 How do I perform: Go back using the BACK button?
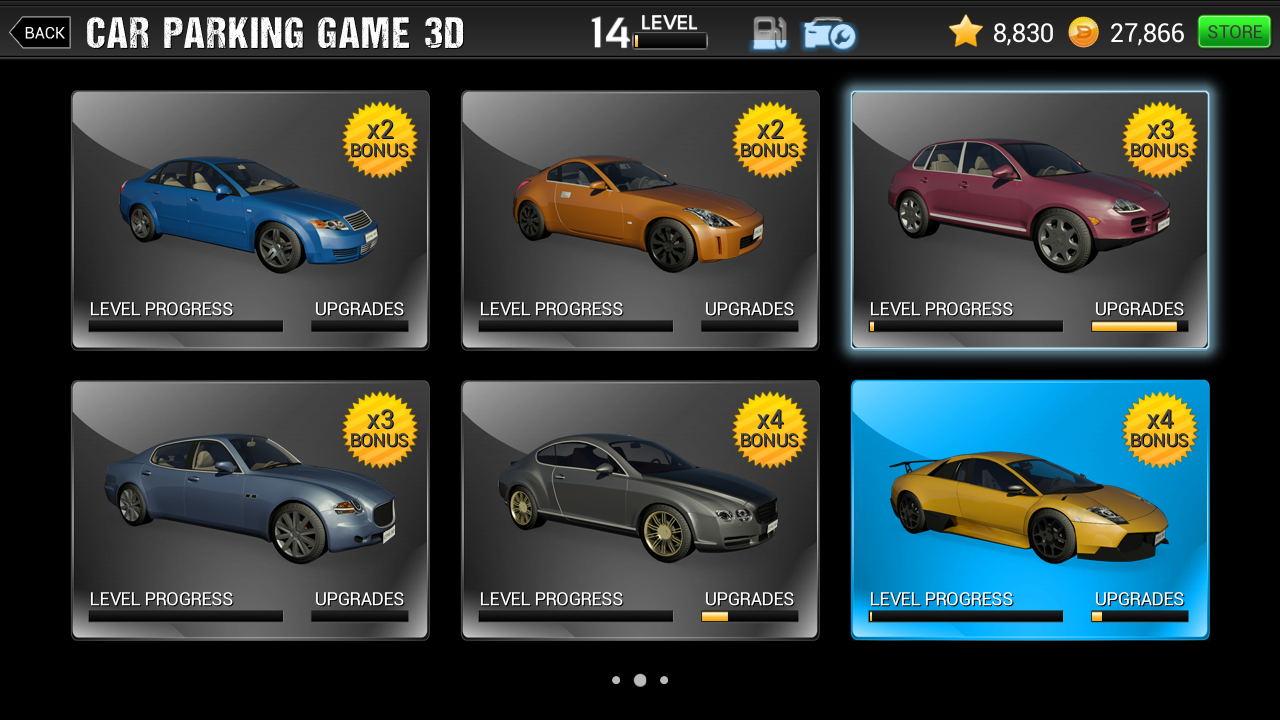(41, 33)
